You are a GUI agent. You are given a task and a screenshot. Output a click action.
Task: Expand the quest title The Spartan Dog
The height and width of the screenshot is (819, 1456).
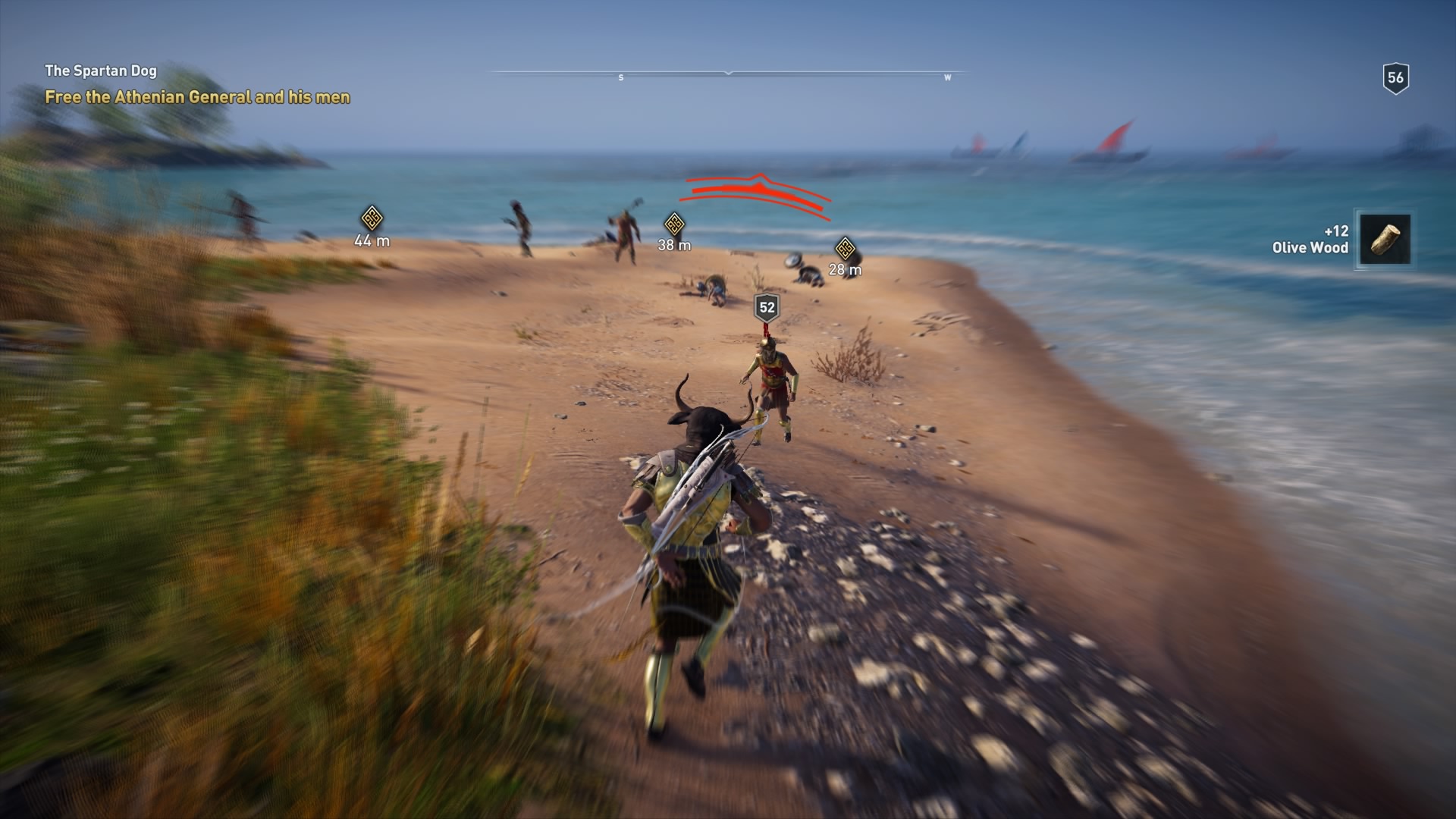[x=101, y=71]
